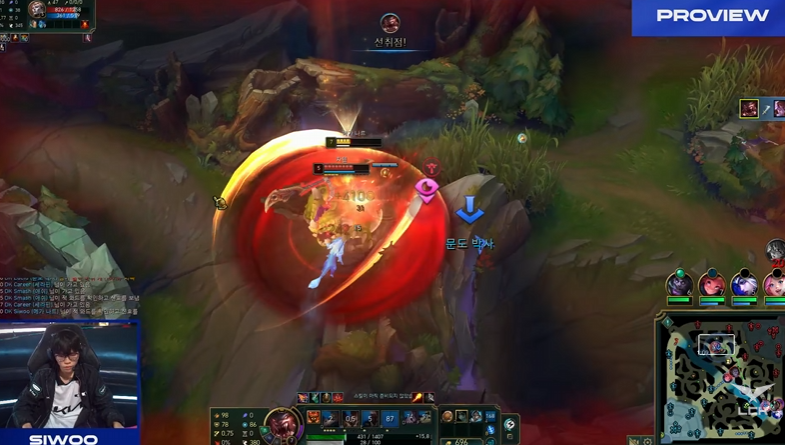Click the blue down-arrow ping marker

(x=469, y=210)
